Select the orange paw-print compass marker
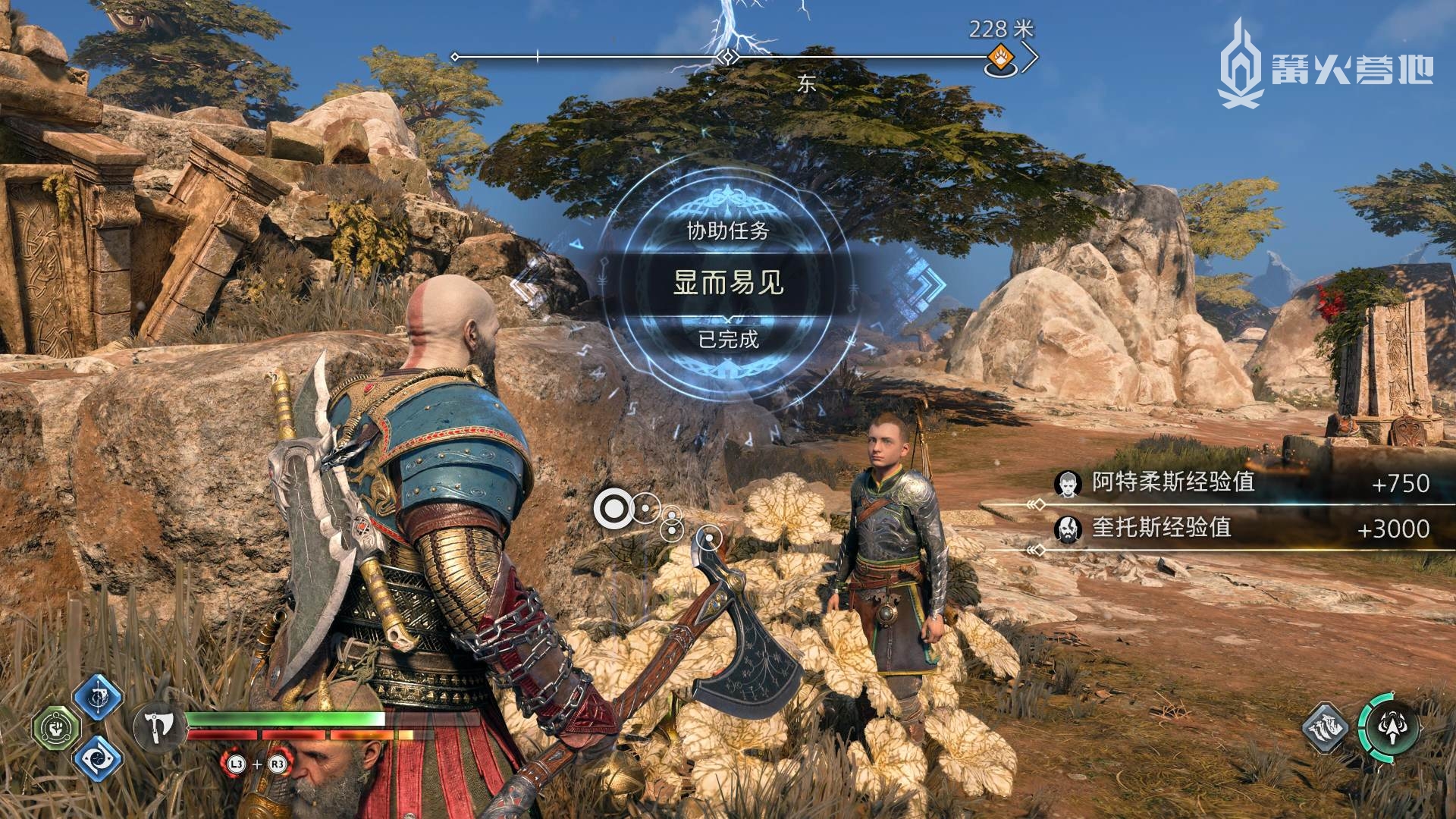Screen dimensions: 1456x819 click(1001, 58)
